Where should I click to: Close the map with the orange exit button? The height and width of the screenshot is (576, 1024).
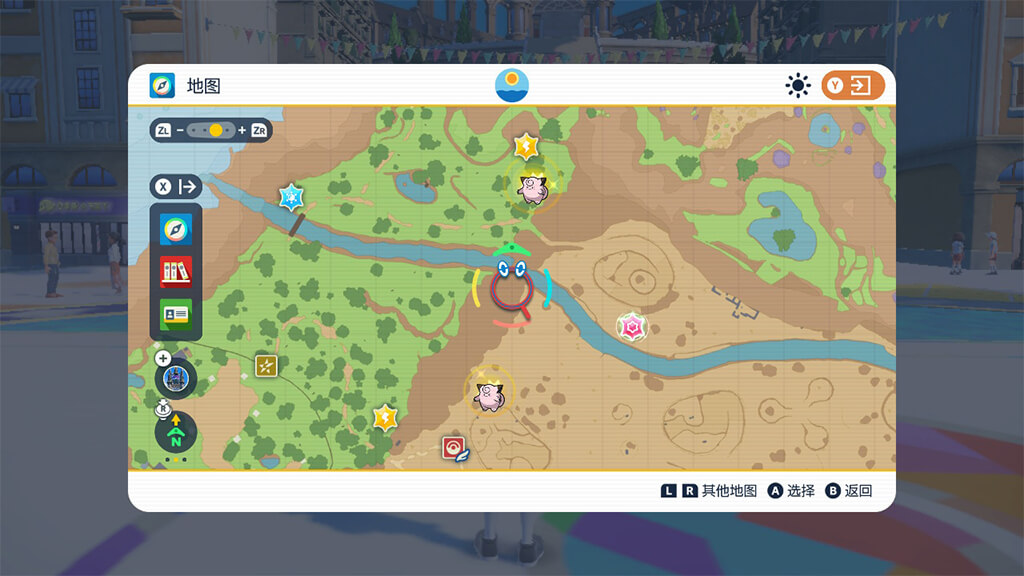853,86
